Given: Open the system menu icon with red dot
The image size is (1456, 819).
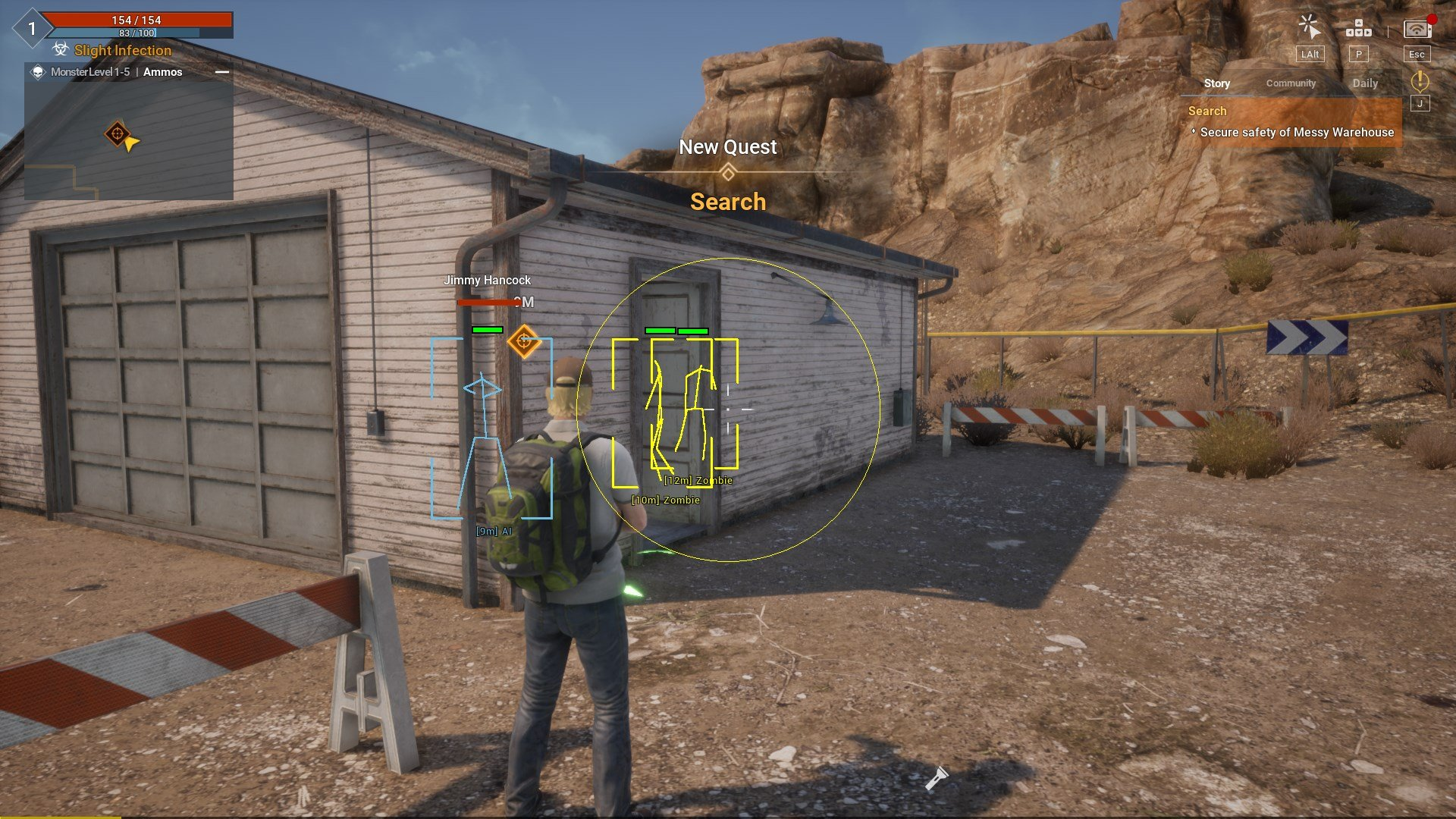Looking at the screenshot, I should 1417,30.
